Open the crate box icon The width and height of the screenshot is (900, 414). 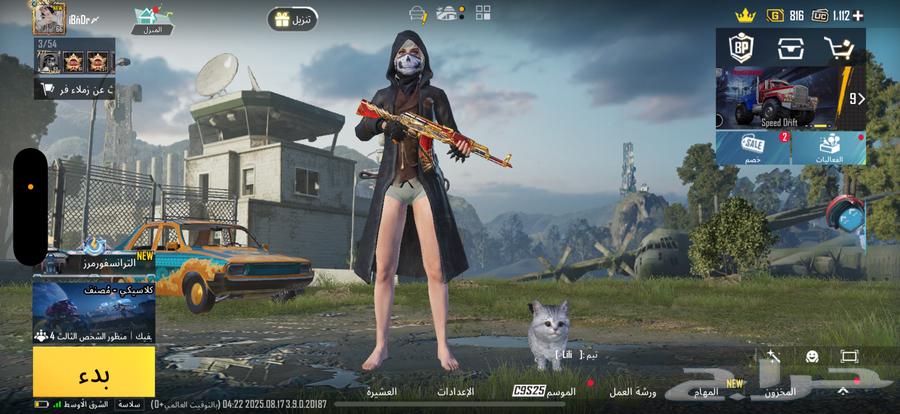[790, 48]
